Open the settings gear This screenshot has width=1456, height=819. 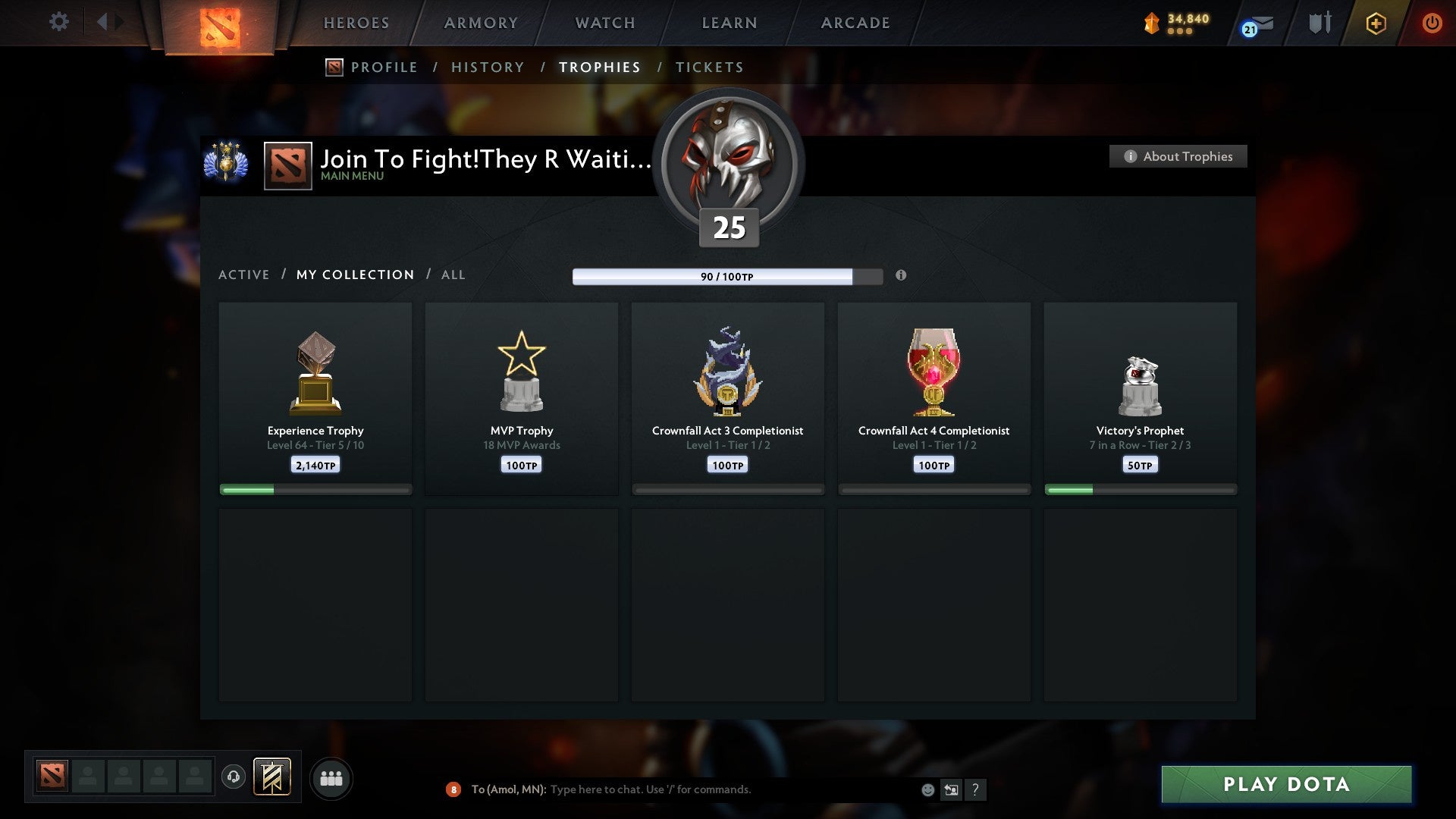point(58,22)
